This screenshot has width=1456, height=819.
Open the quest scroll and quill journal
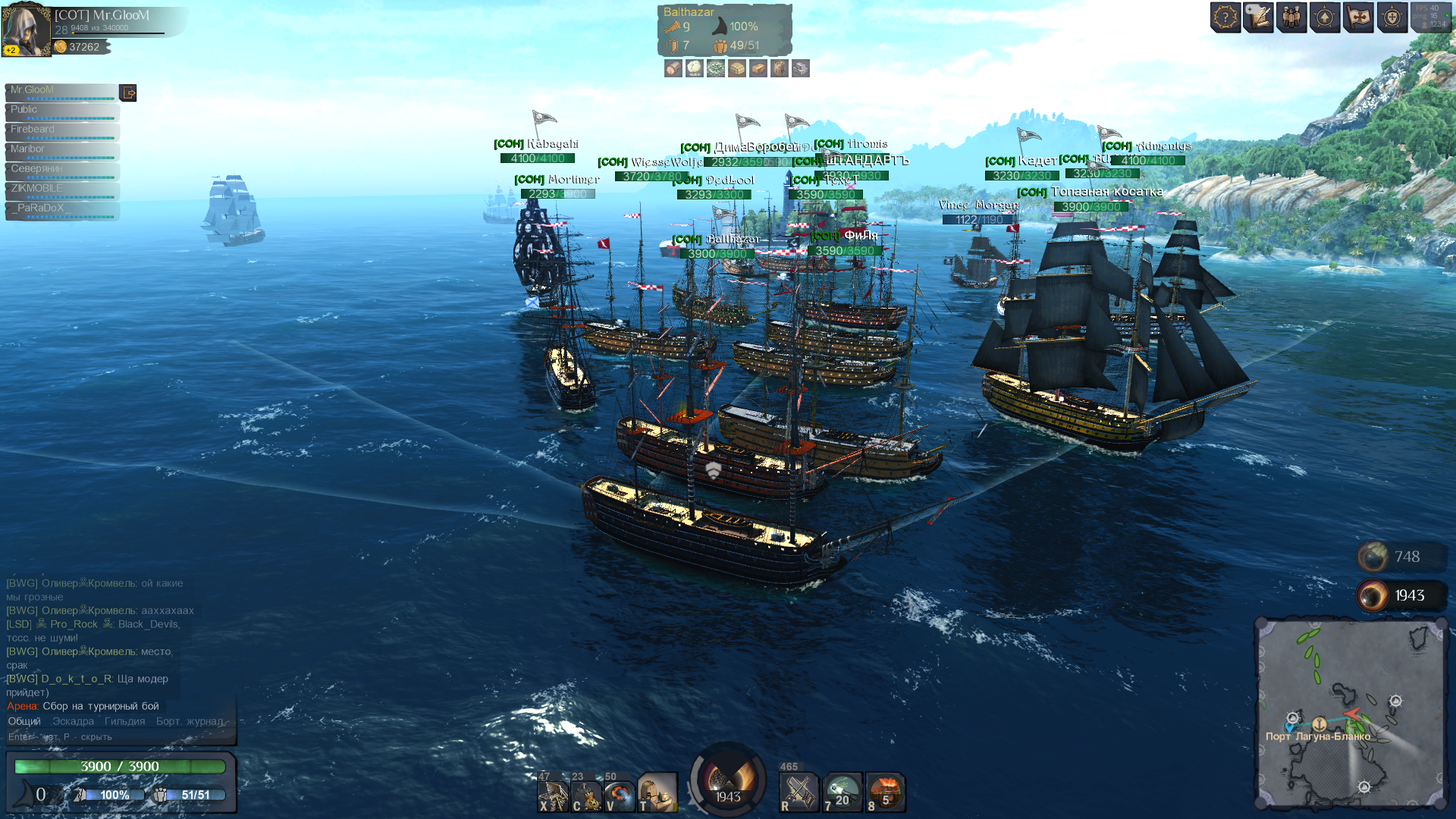(1258, 17)
